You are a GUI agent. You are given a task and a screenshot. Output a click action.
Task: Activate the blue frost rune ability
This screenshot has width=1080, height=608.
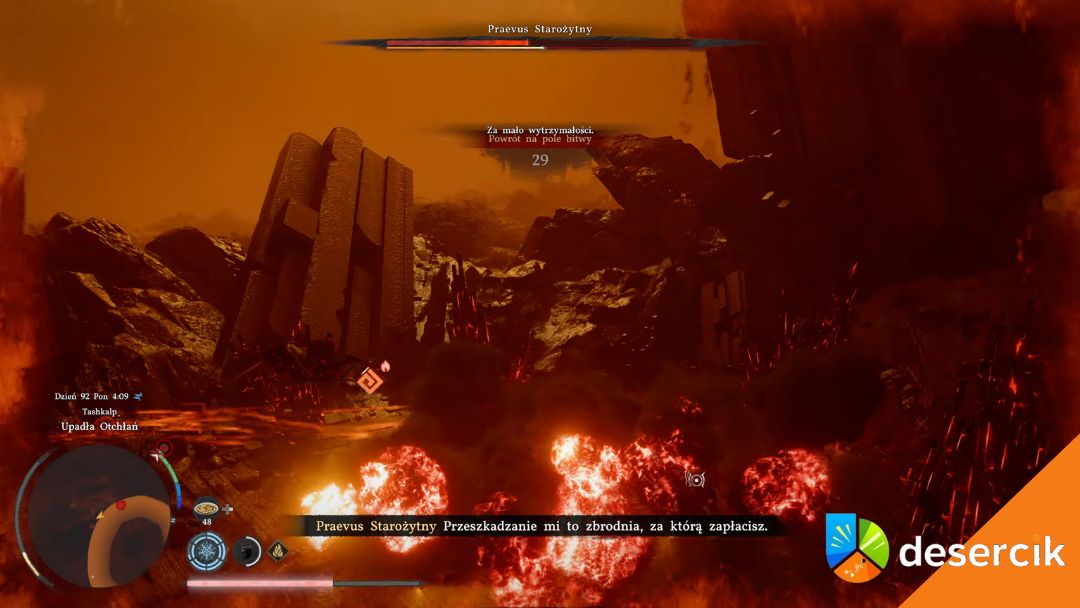pyautogui.click(x=207, y=550)
